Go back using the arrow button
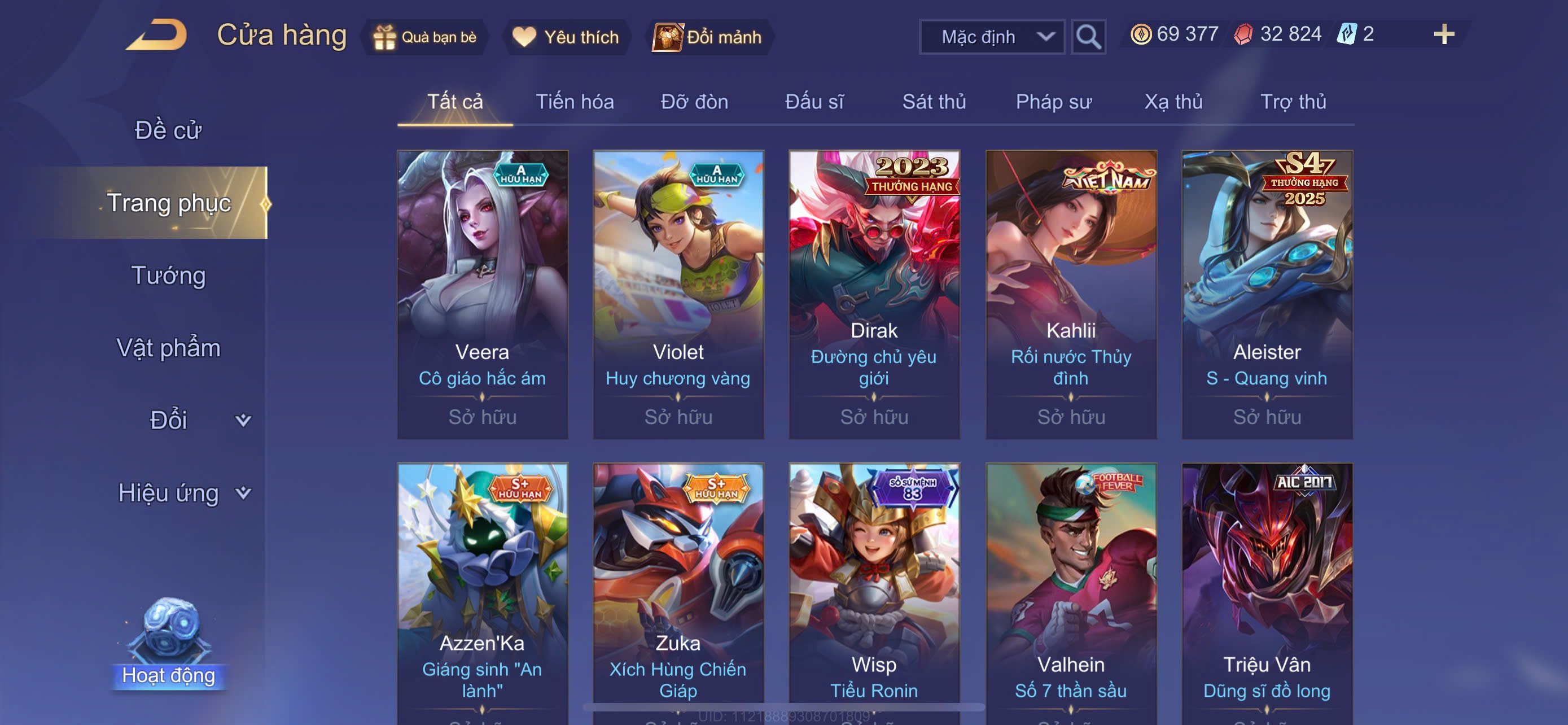Image resolution: width=1568 pixels, height=725 pixels. [x=156, y=36]
